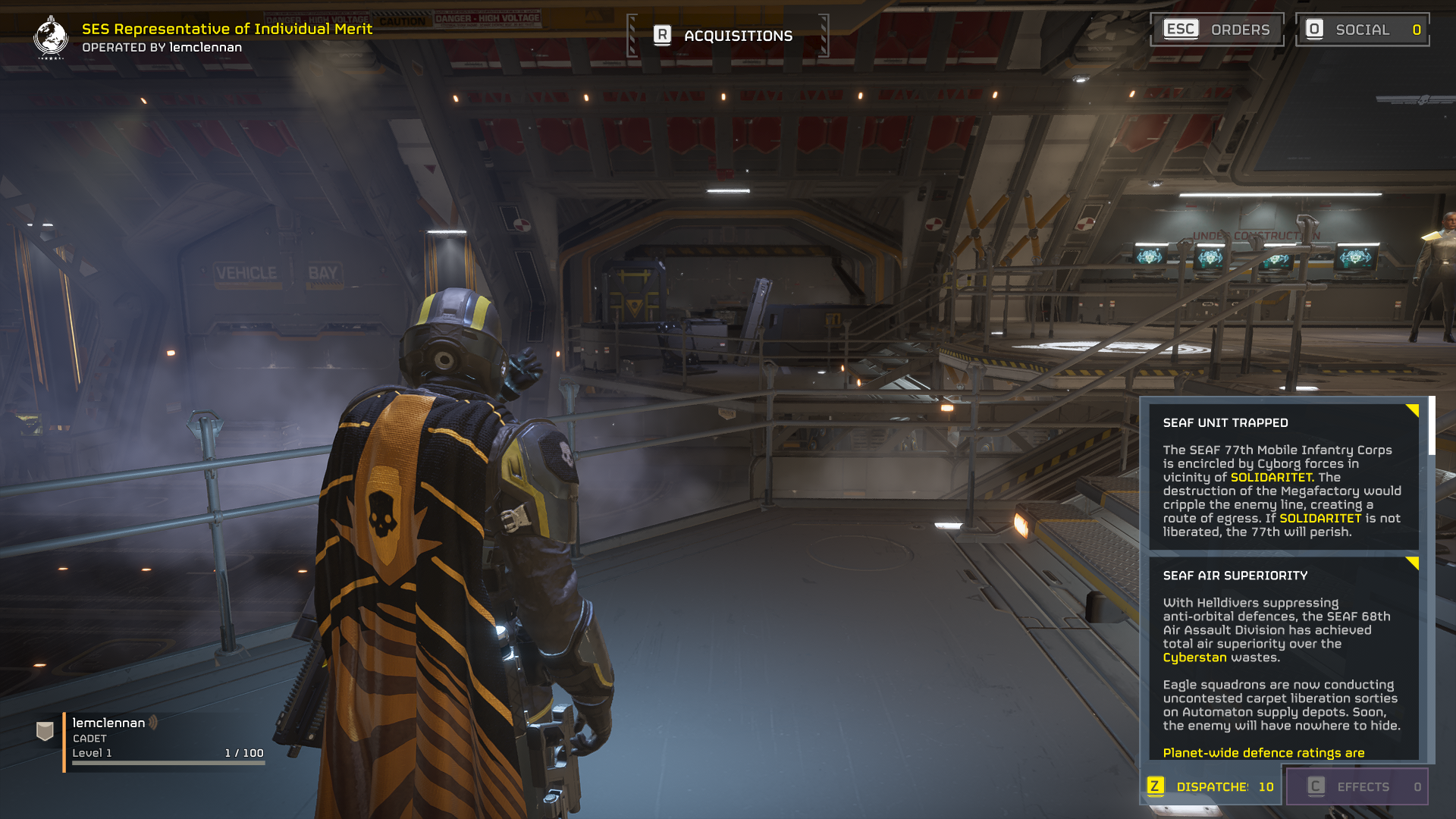This screenshot has width=1456, height=819.
Task: Open the Orders menu
Action: [x=1216, y=30]
